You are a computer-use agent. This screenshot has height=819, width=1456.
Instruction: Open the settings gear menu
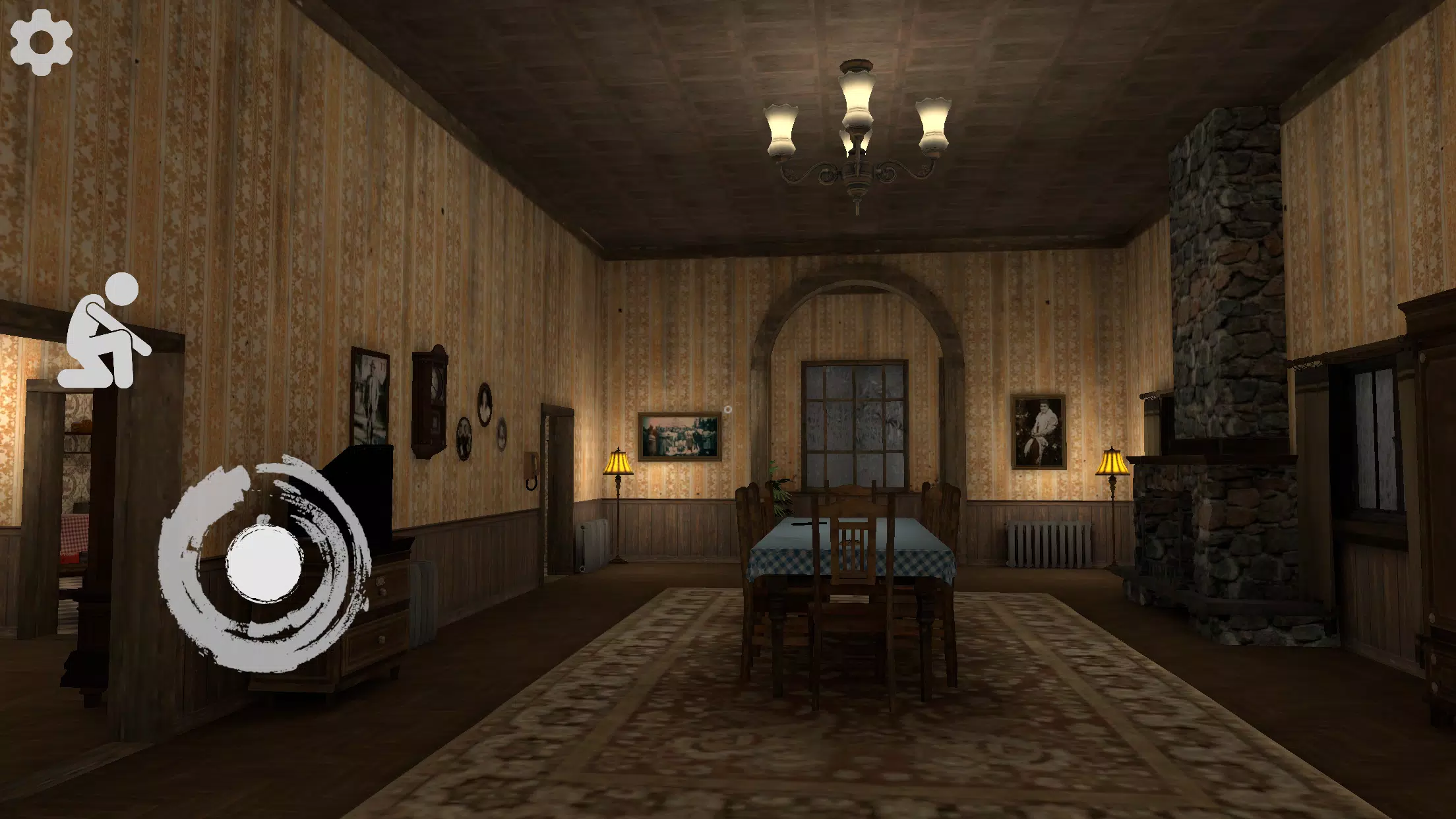click(42, 42)
